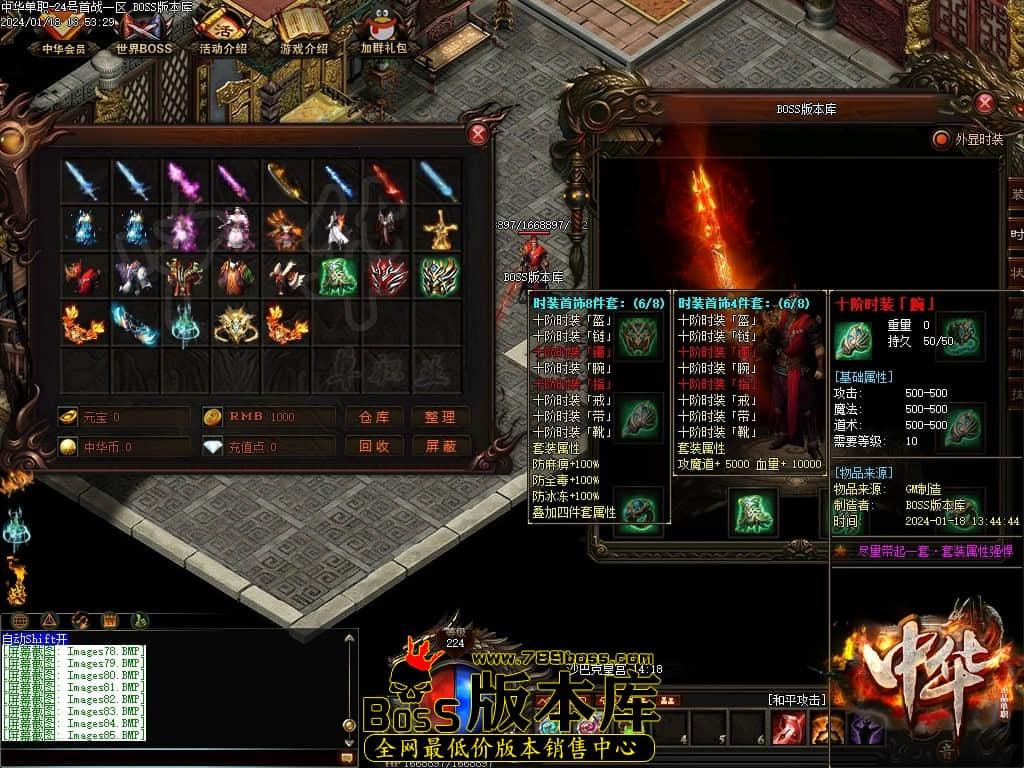Toggle the 外显时装 costume display option
Image resolution: width=1024 pixels, height=768 pixels.
[x=940, y=139]
